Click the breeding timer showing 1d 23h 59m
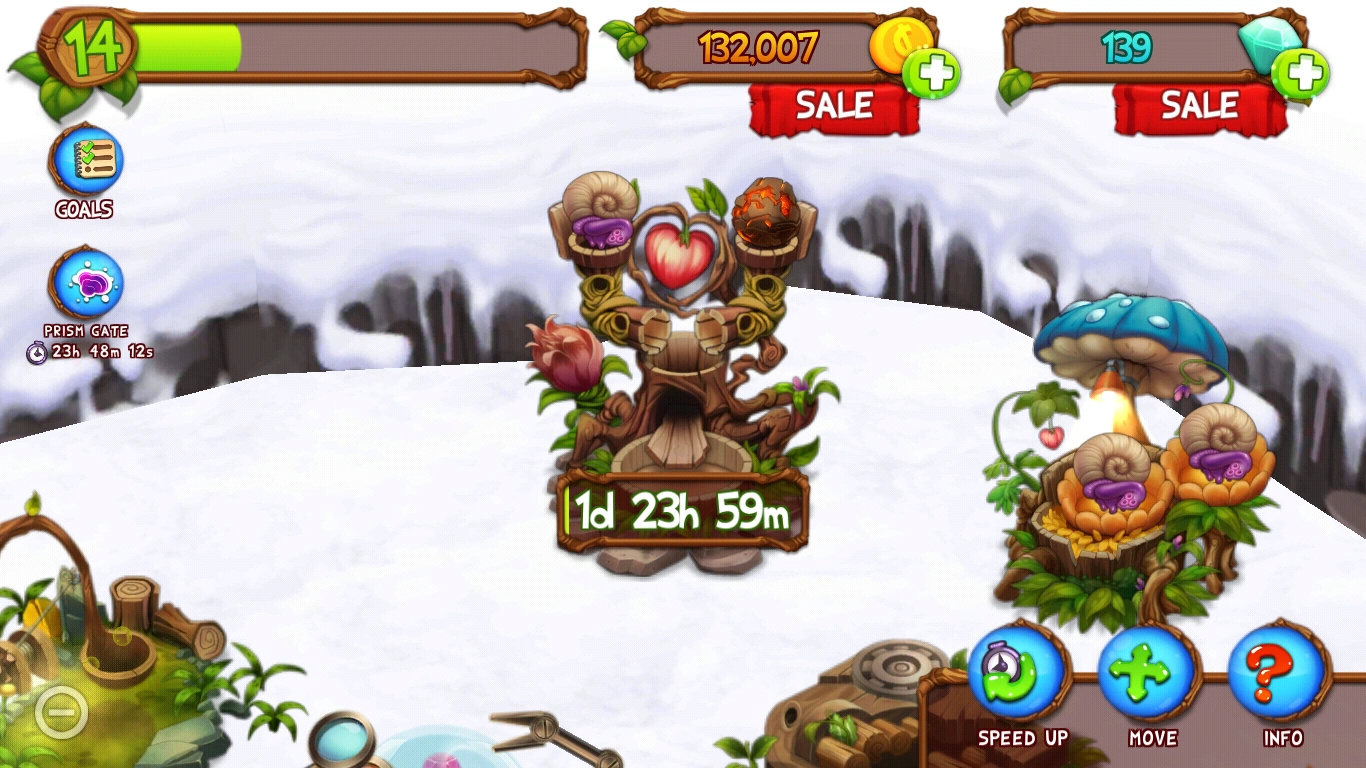The image size is (1366, 768). 683,512
